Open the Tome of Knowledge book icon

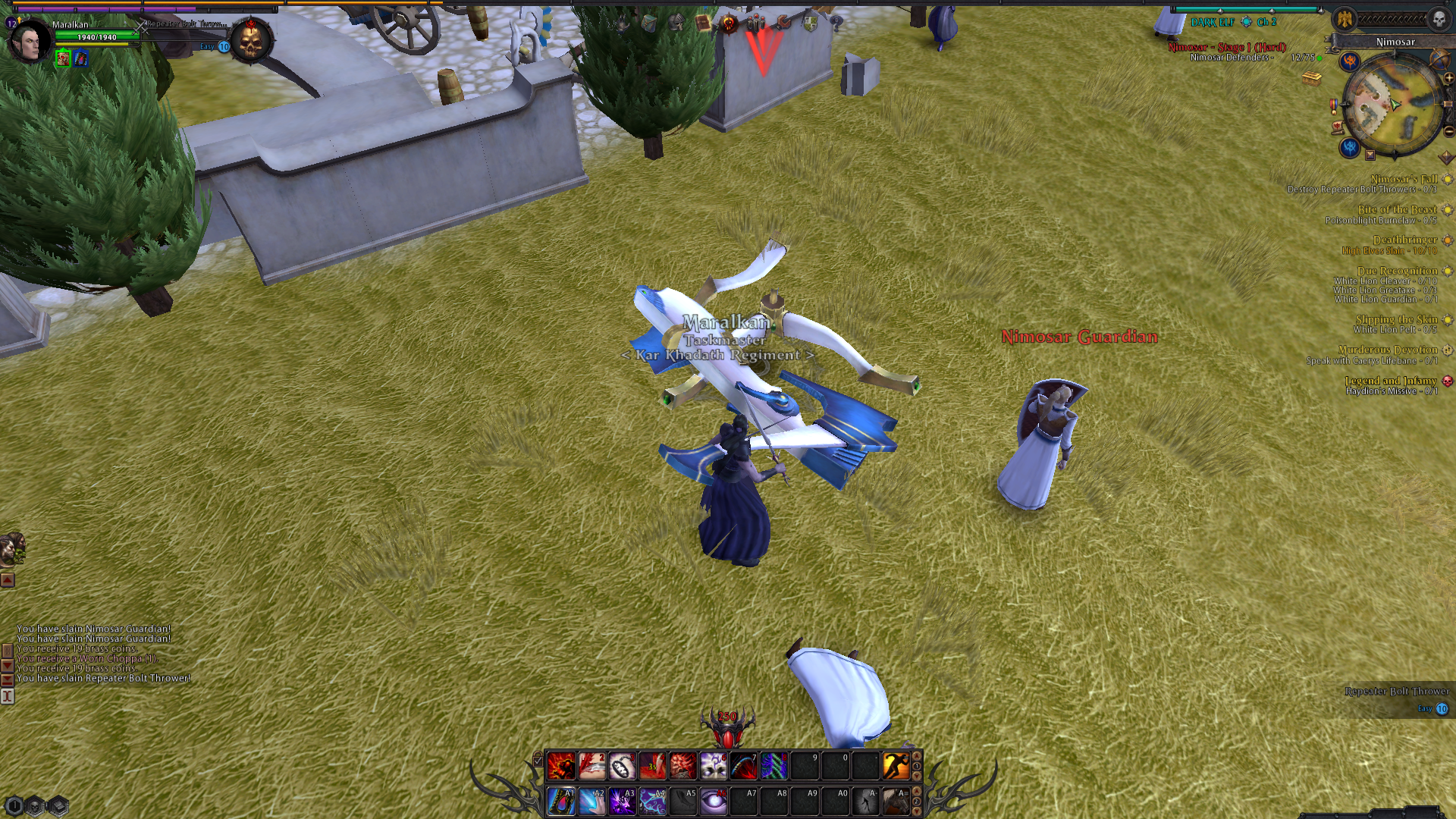[702, 24]
